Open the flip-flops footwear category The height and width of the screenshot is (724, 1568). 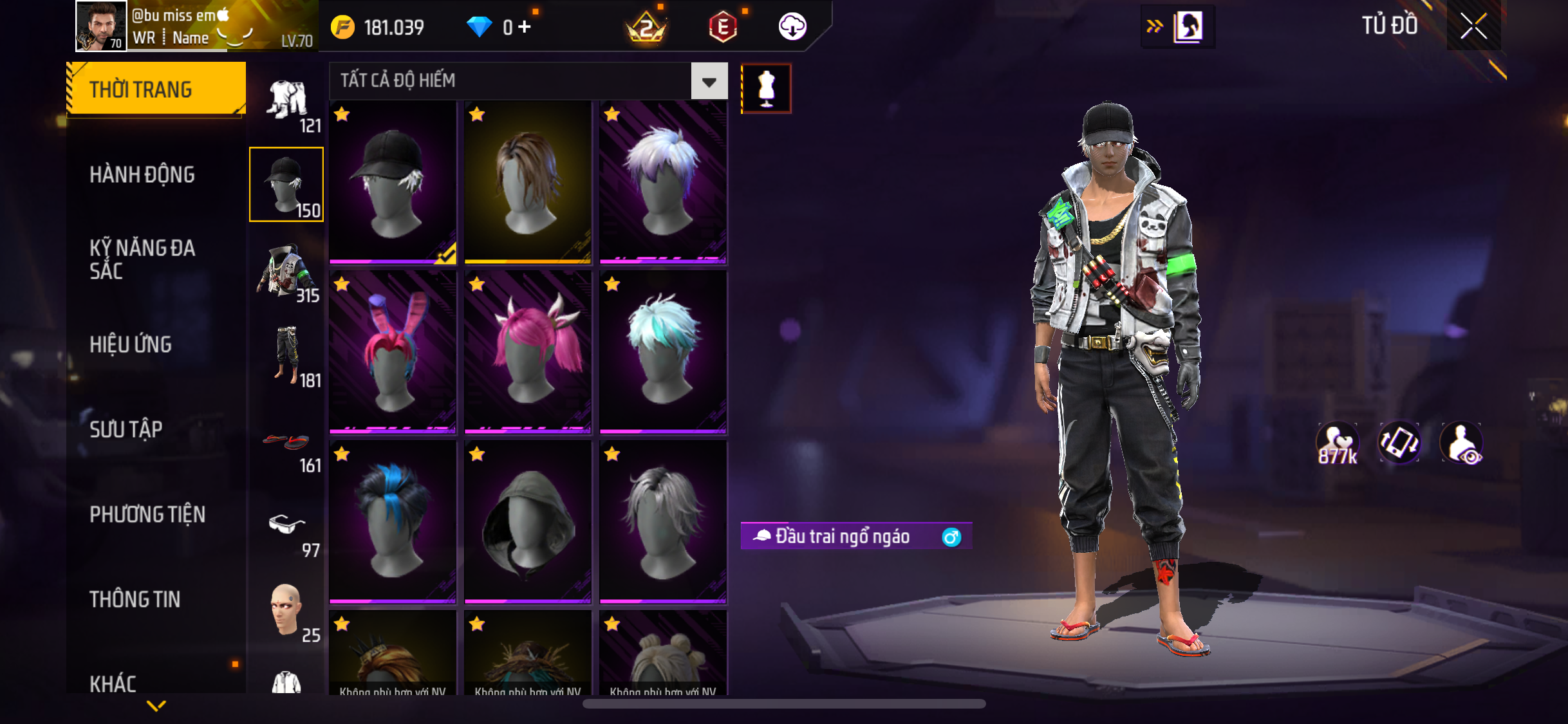[287, 444]
